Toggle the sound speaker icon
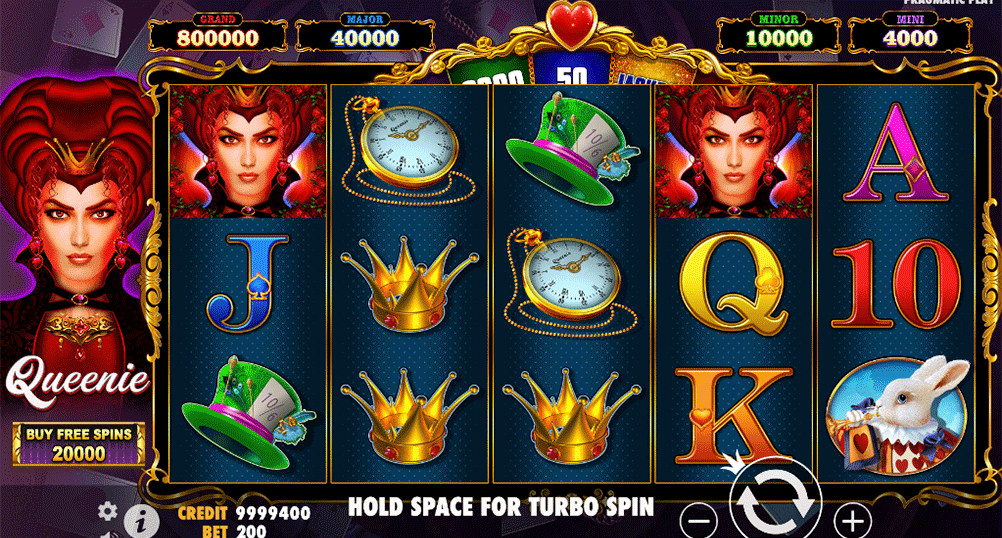Screen dimensions: 1002x538 (x=108, y=534)
